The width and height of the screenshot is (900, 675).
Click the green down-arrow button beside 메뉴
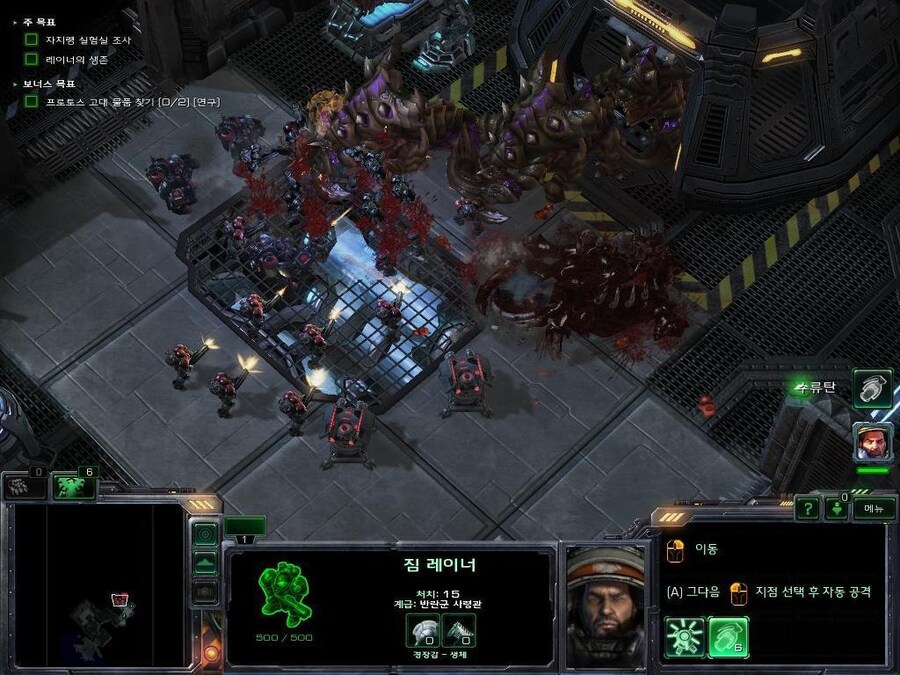[837, 507]
